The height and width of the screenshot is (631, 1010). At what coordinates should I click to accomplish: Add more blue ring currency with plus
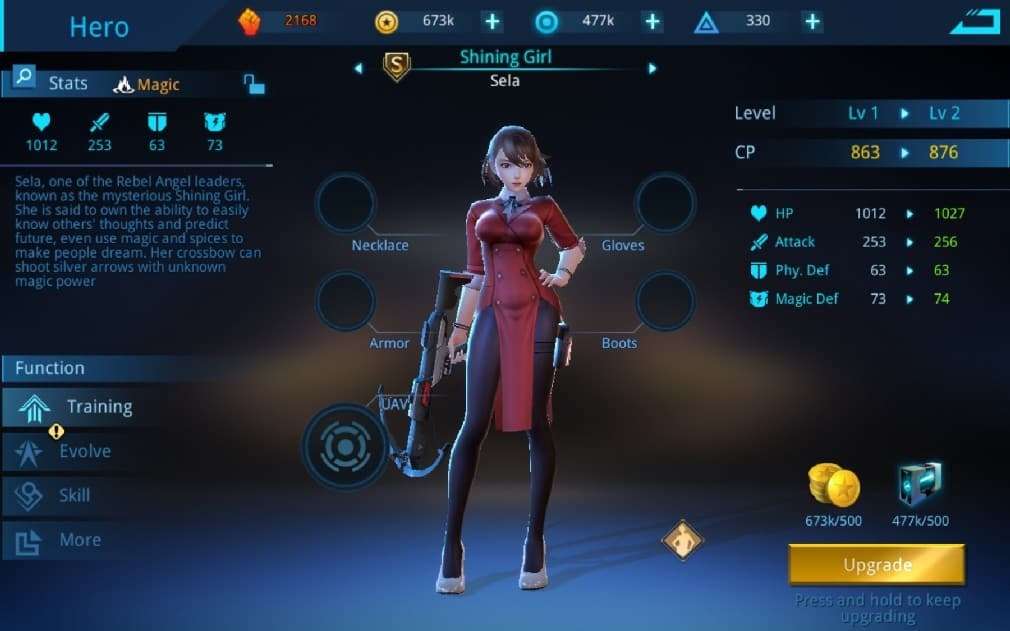[x=652, y=21]
